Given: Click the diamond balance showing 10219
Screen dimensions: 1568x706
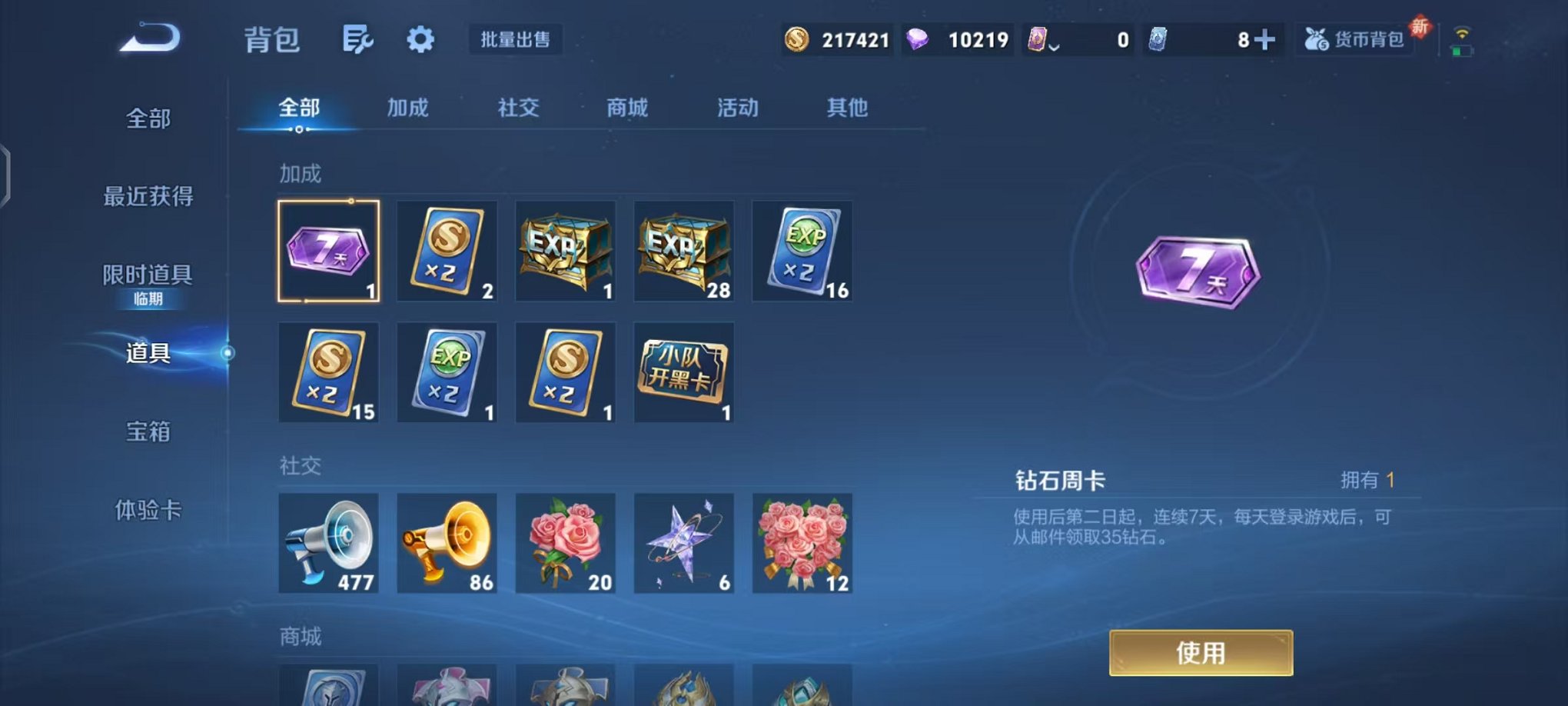Looking at the screenshot, I should (958, 38).
